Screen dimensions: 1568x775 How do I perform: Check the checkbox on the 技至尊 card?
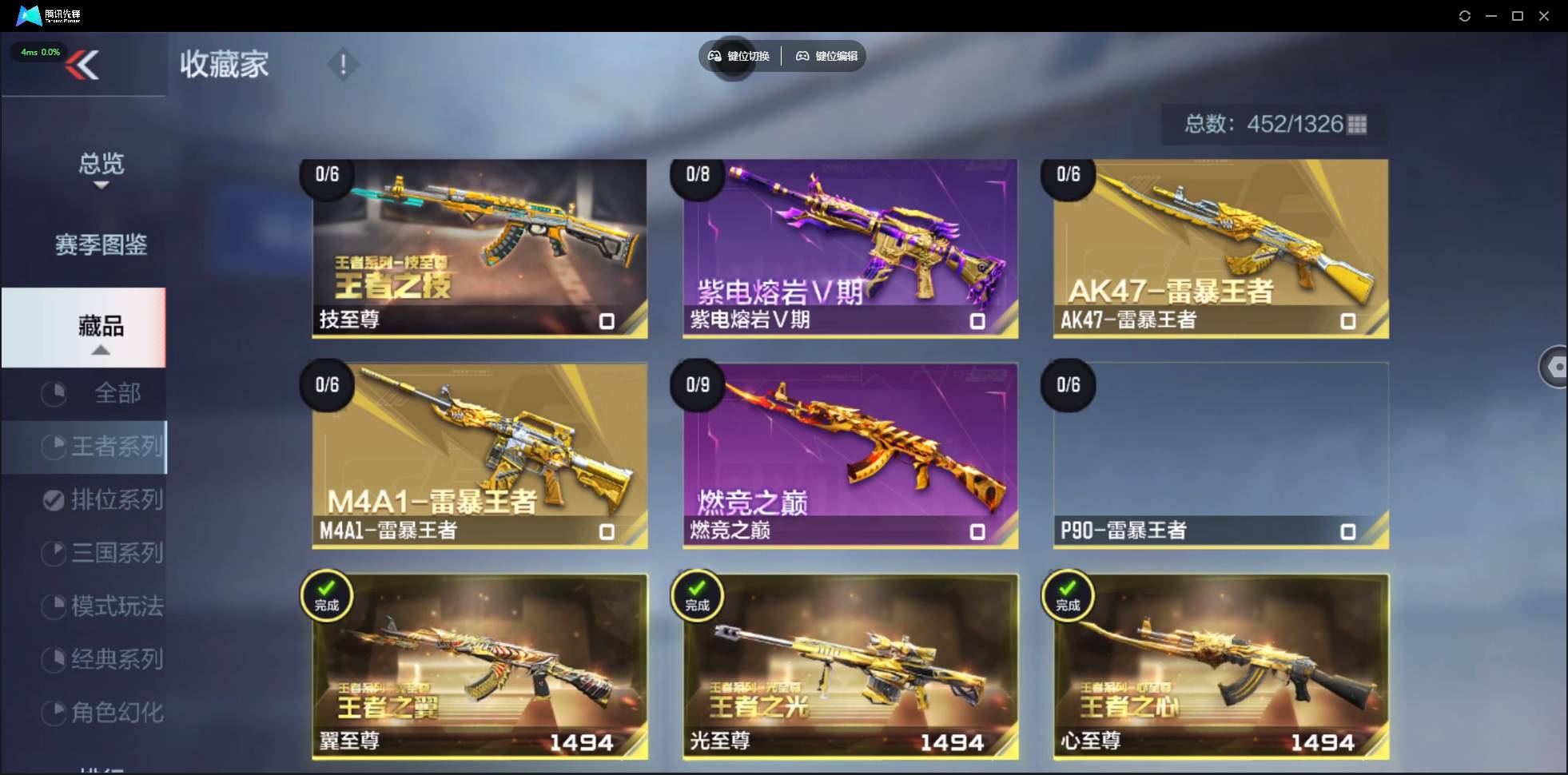coord(607,320)
